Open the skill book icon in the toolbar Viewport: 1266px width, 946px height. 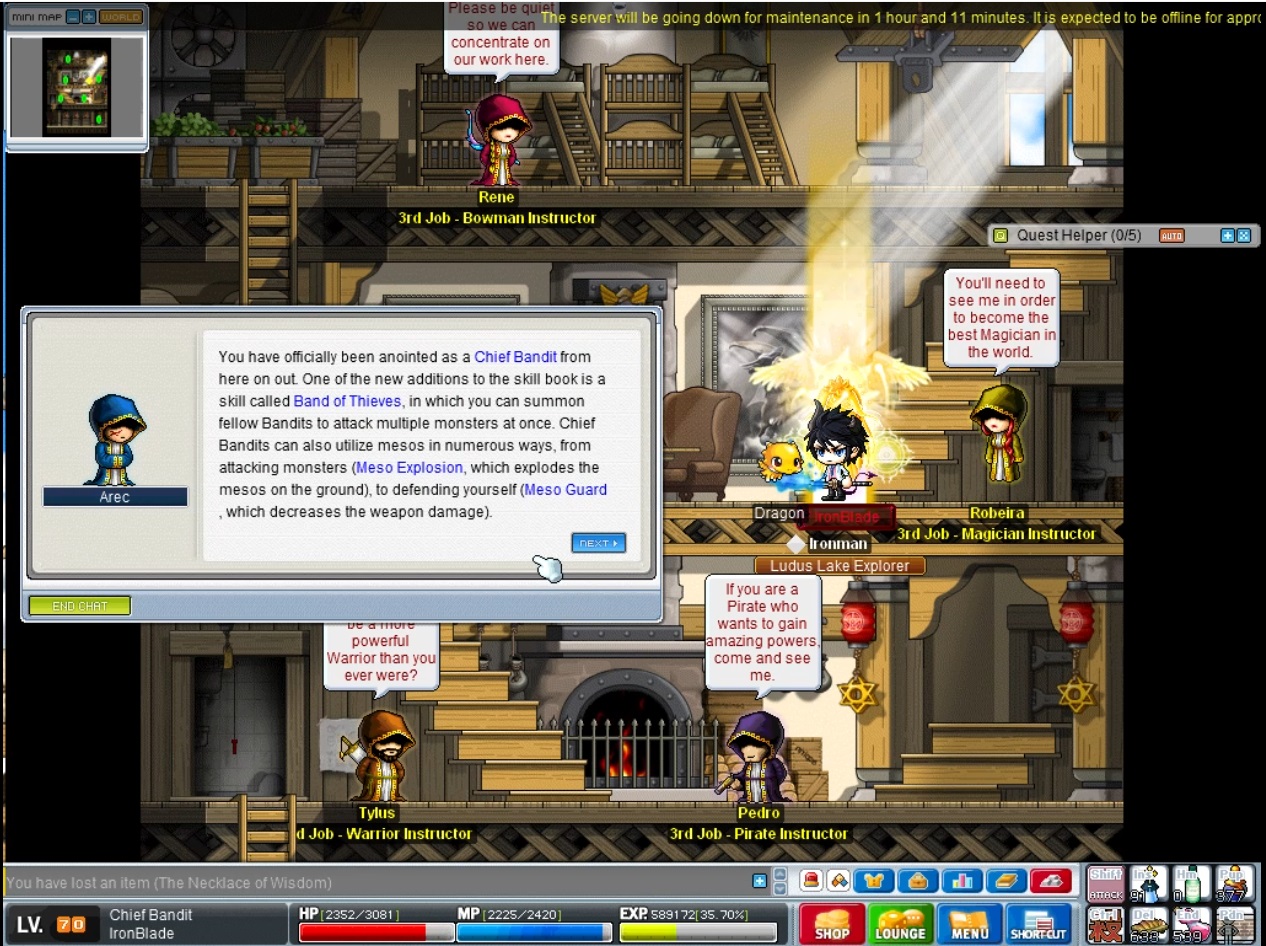pyautogui.click(x=1006, y=881)
